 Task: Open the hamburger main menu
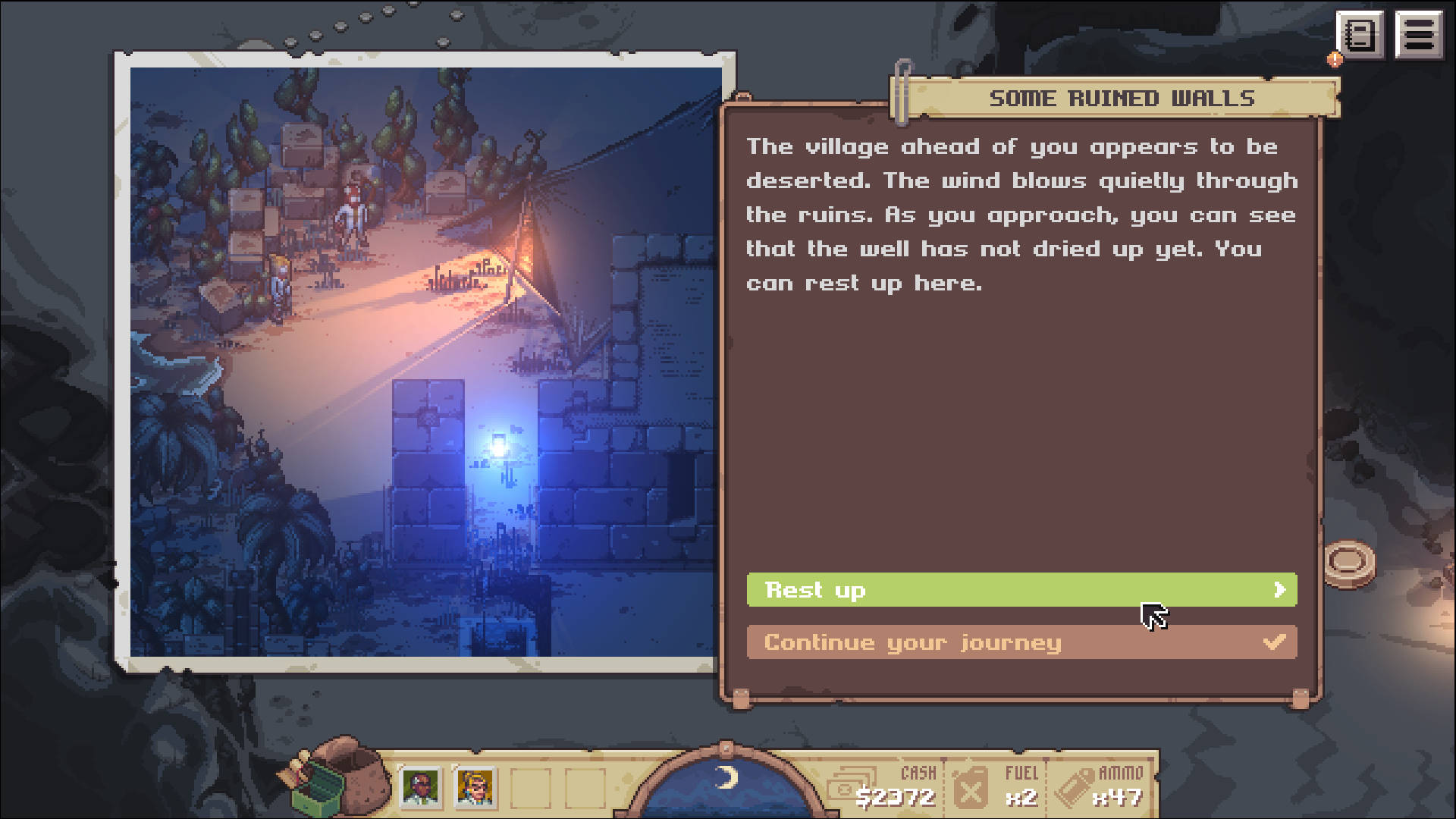tap(1418, 35)
